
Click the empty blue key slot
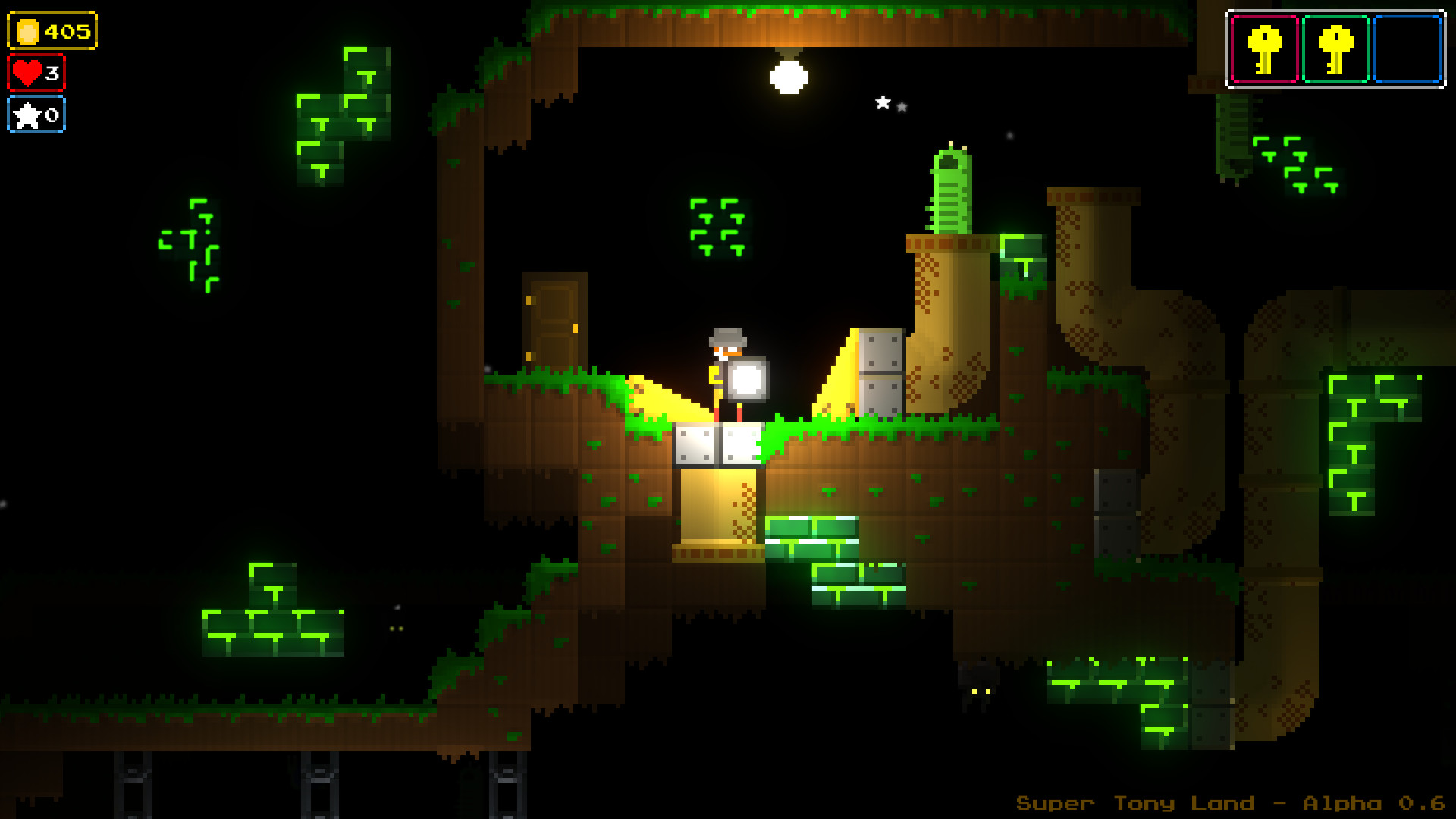(1407, 49)
